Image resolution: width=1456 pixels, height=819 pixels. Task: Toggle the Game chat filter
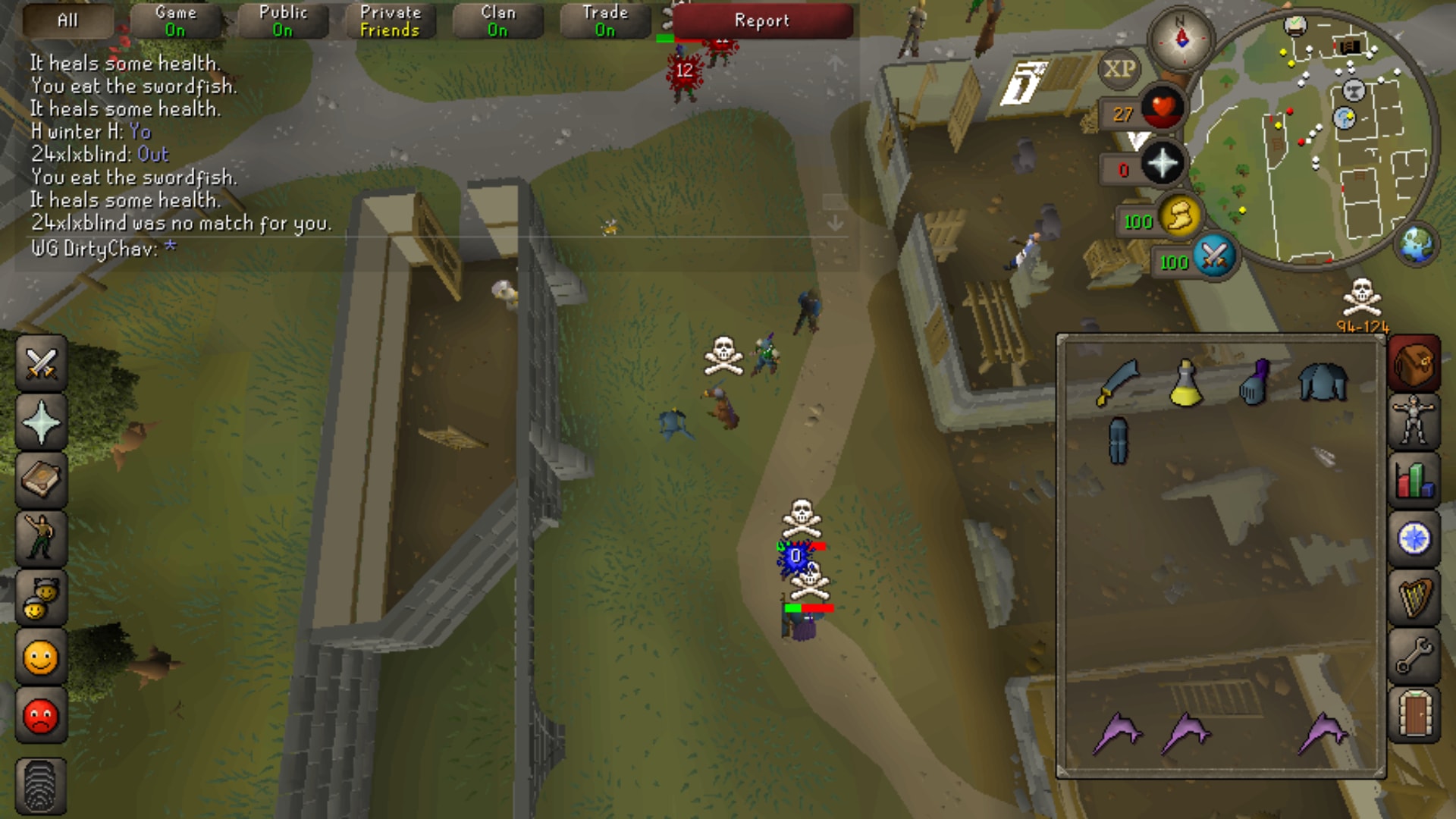[x=175, y=20]
